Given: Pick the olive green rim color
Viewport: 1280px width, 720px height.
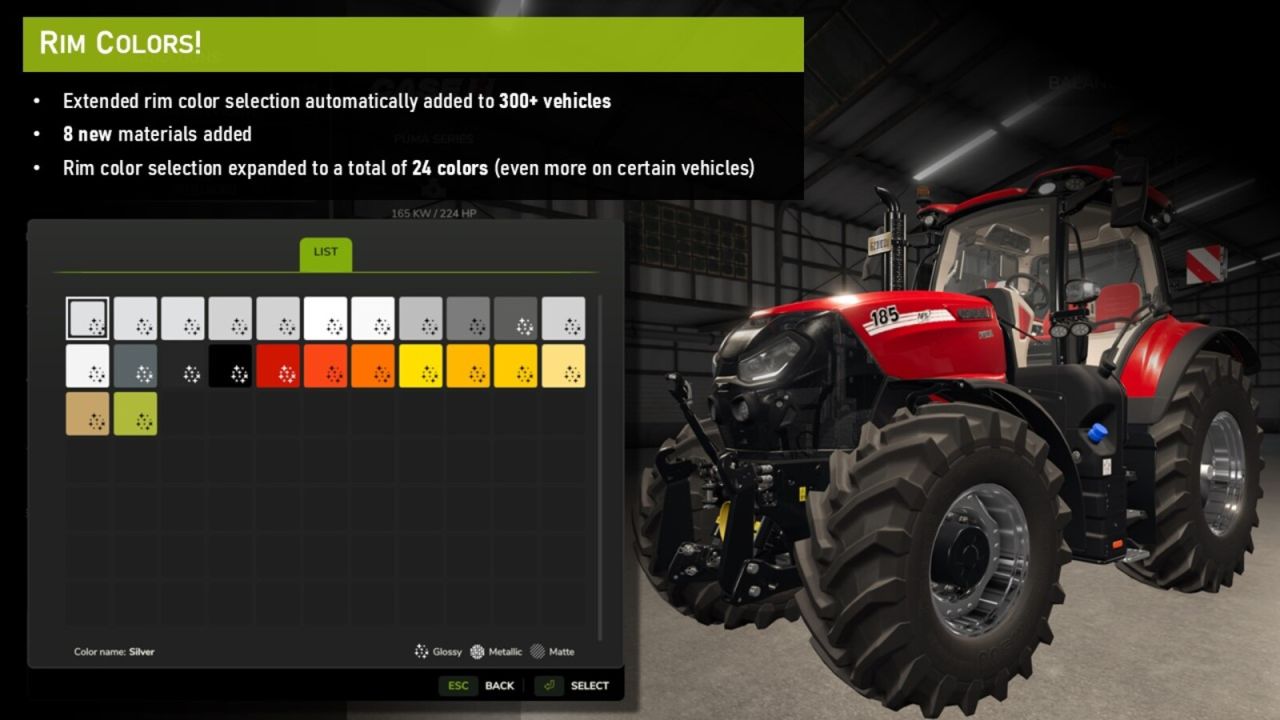Looking at the screenshot, I should pos(135,413).
